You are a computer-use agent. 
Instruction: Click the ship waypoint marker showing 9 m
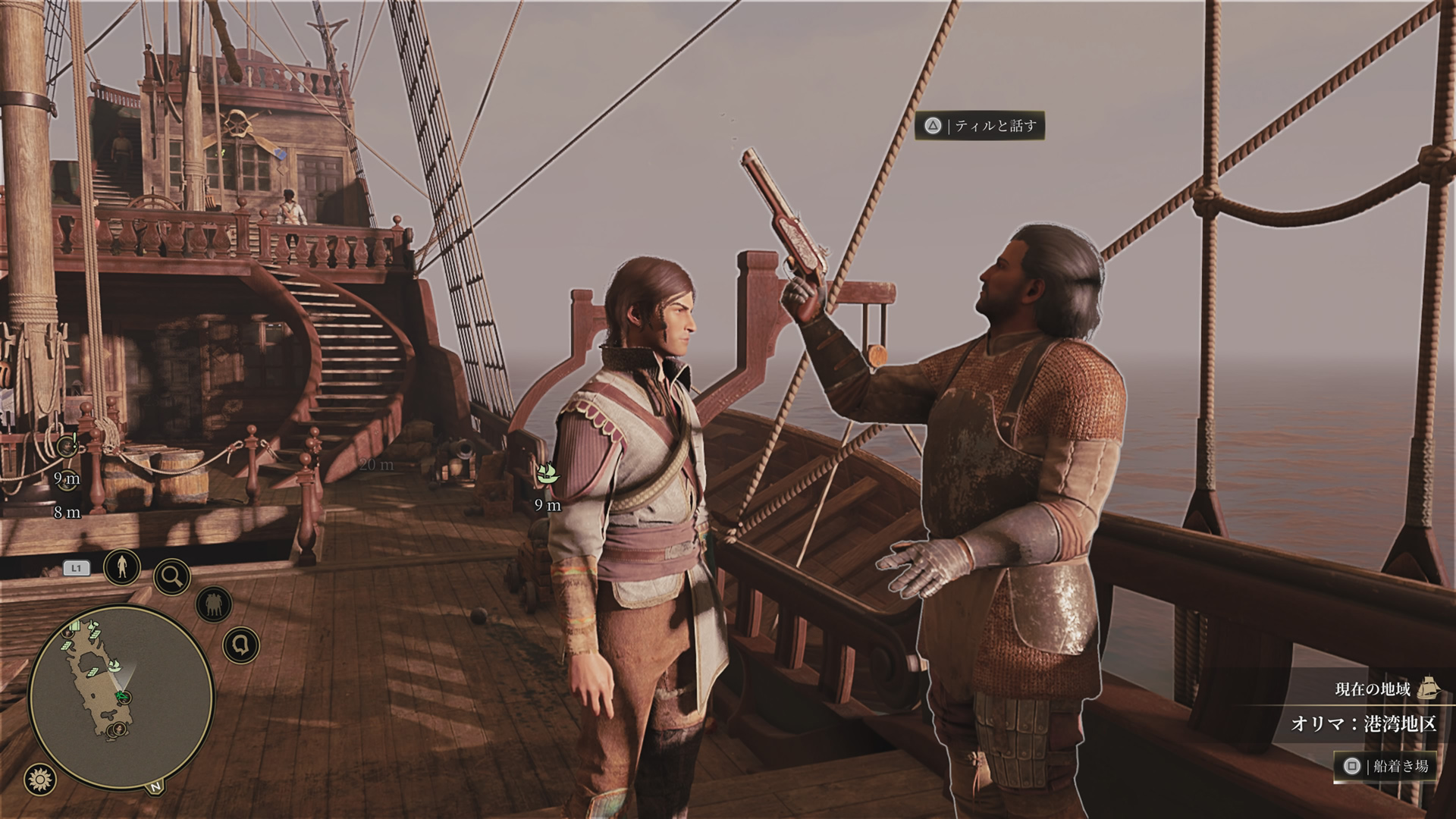point(547,475)
